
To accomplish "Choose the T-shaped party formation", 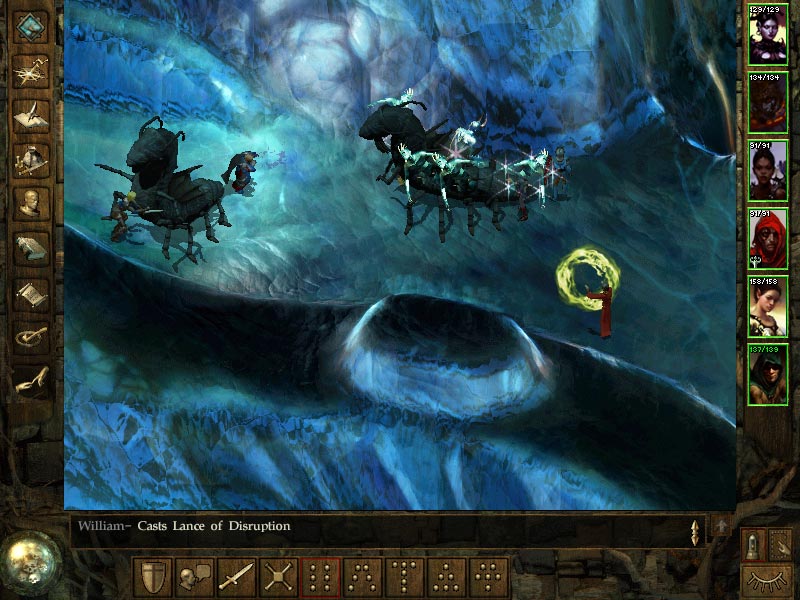I will pos(405,577).
